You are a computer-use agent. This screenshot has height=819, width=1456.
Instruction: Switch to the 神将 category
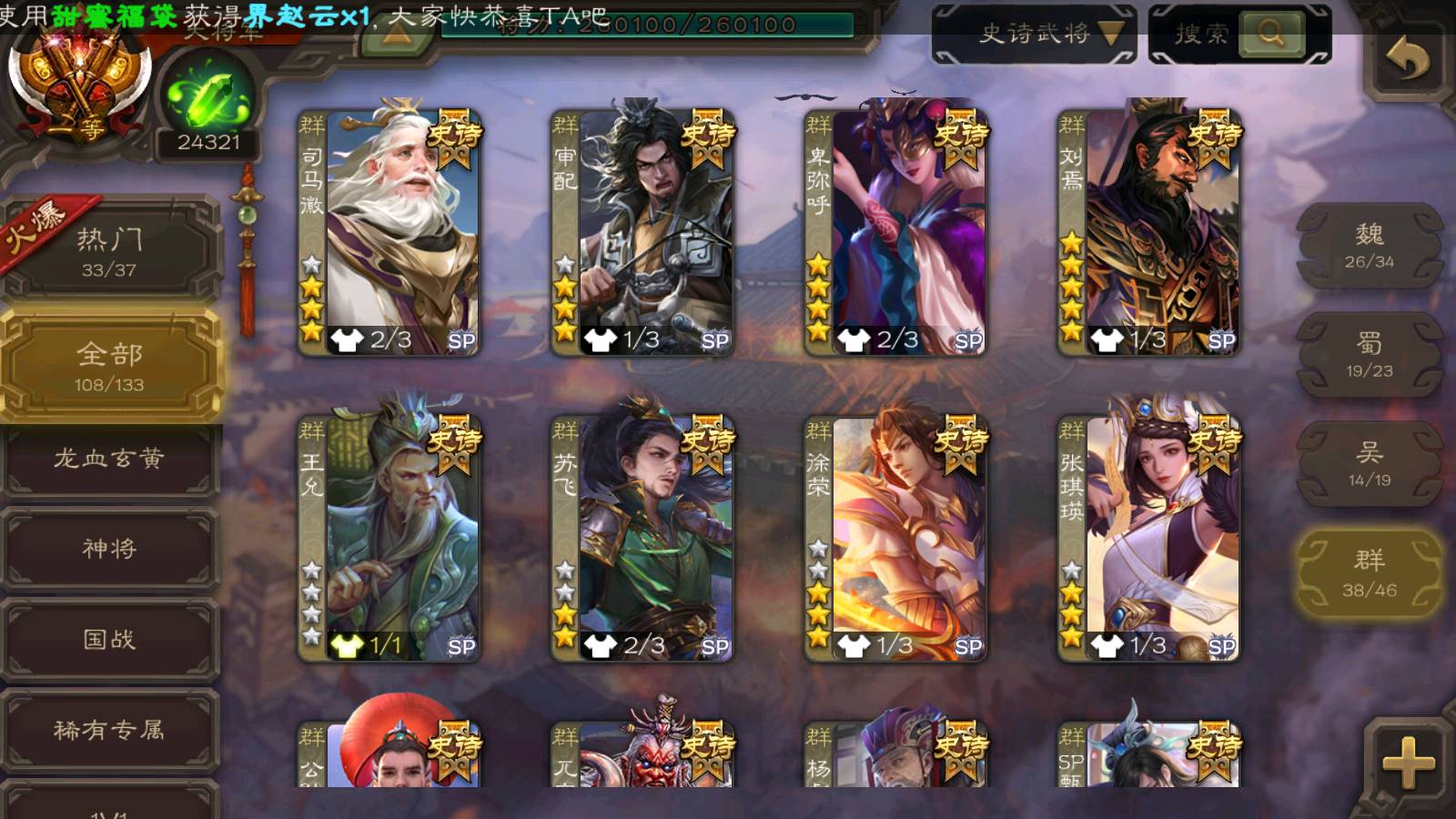(109, 549)
